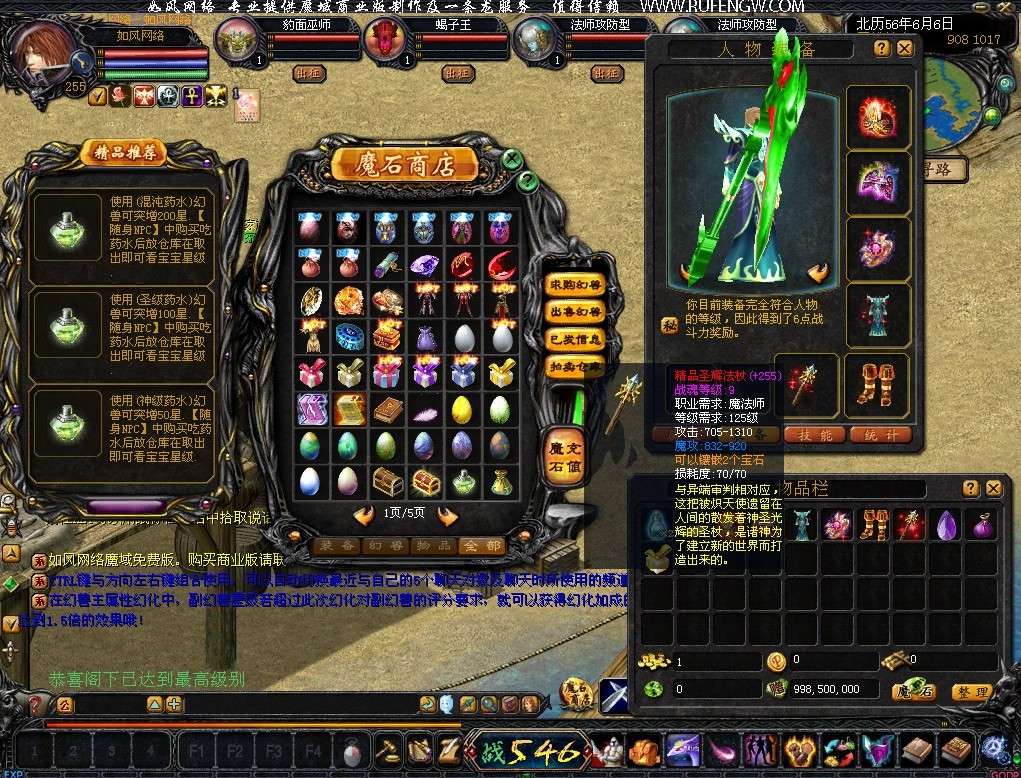
Task: Select the yellow egg in the shop
Action: [461, 408]
